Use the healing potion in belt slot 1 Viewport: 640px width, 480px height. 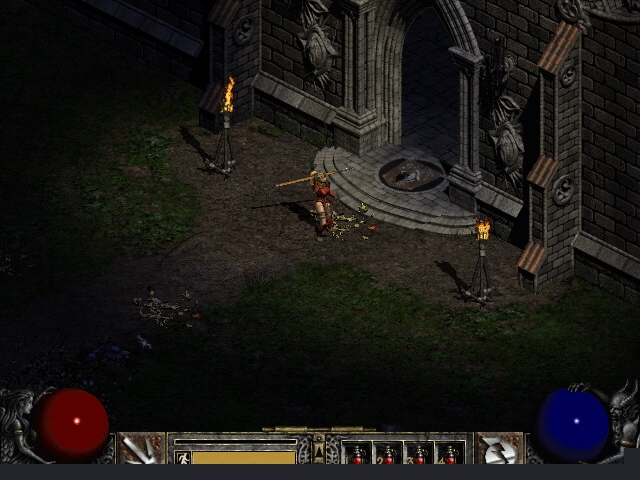coord(357,454)
